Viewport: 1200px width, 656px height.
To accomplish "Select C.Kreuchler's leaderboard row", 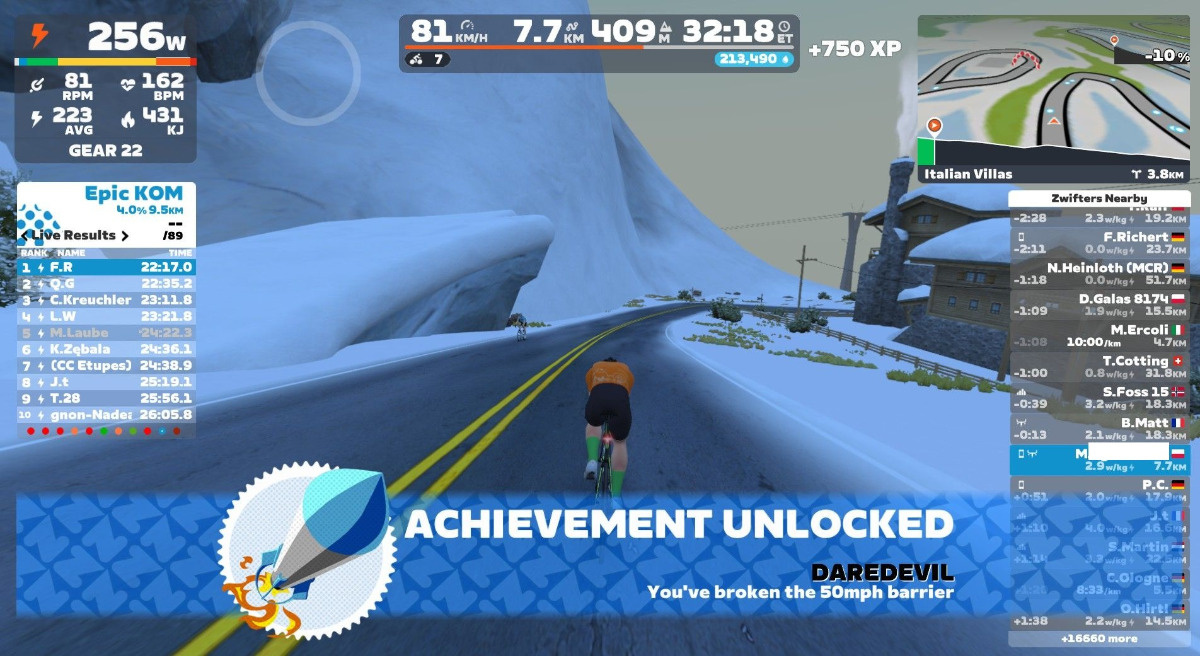I will (106, 300).
